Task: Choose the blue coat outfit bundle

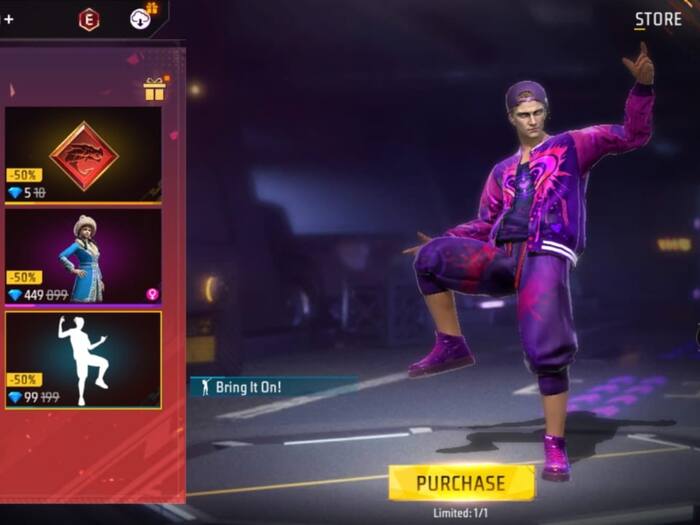Action: (83, 256)
